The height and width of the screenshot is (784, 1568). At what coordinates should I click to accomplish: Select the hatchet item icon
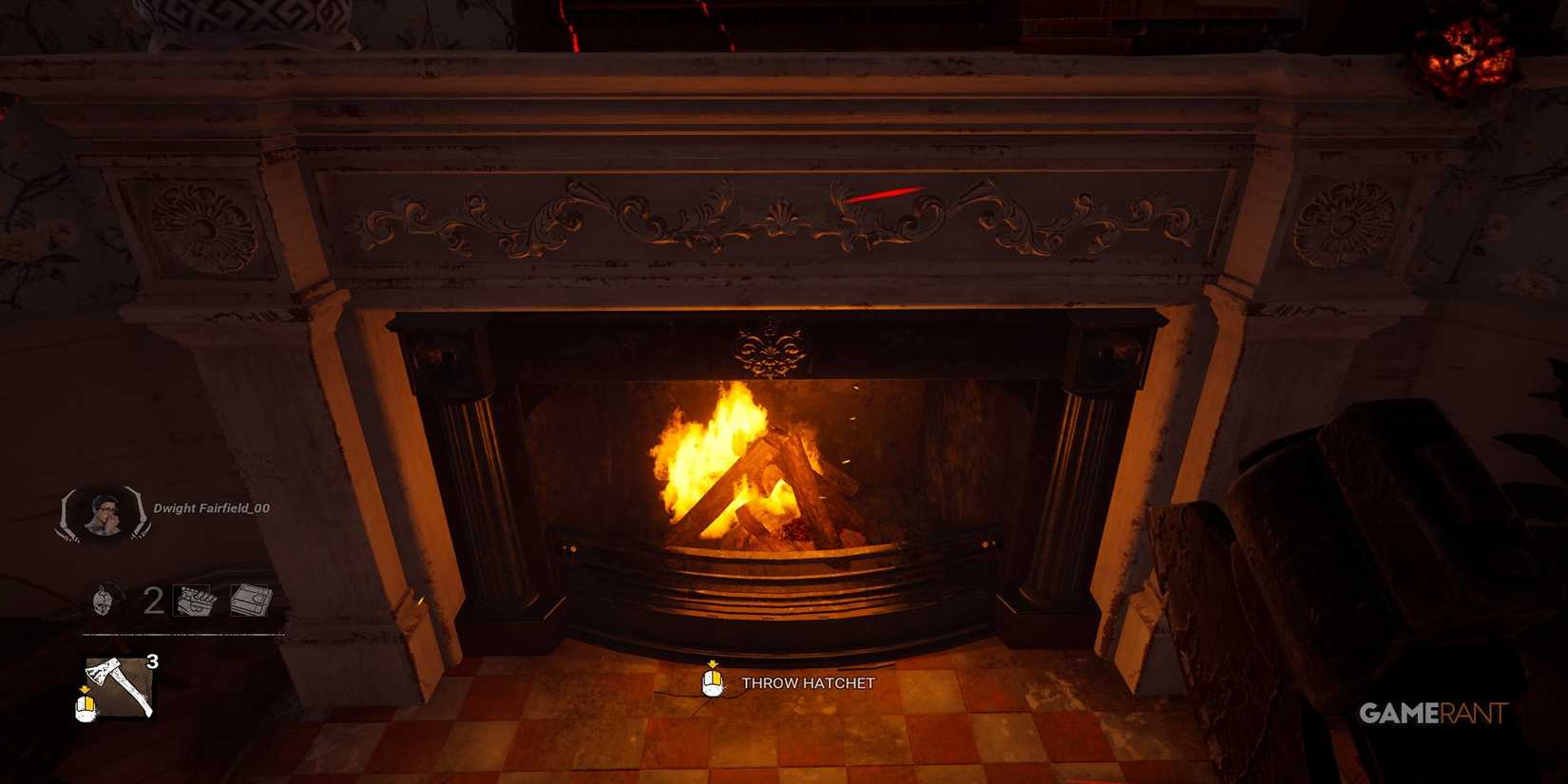pyautogui.click(x=117, y=684)
